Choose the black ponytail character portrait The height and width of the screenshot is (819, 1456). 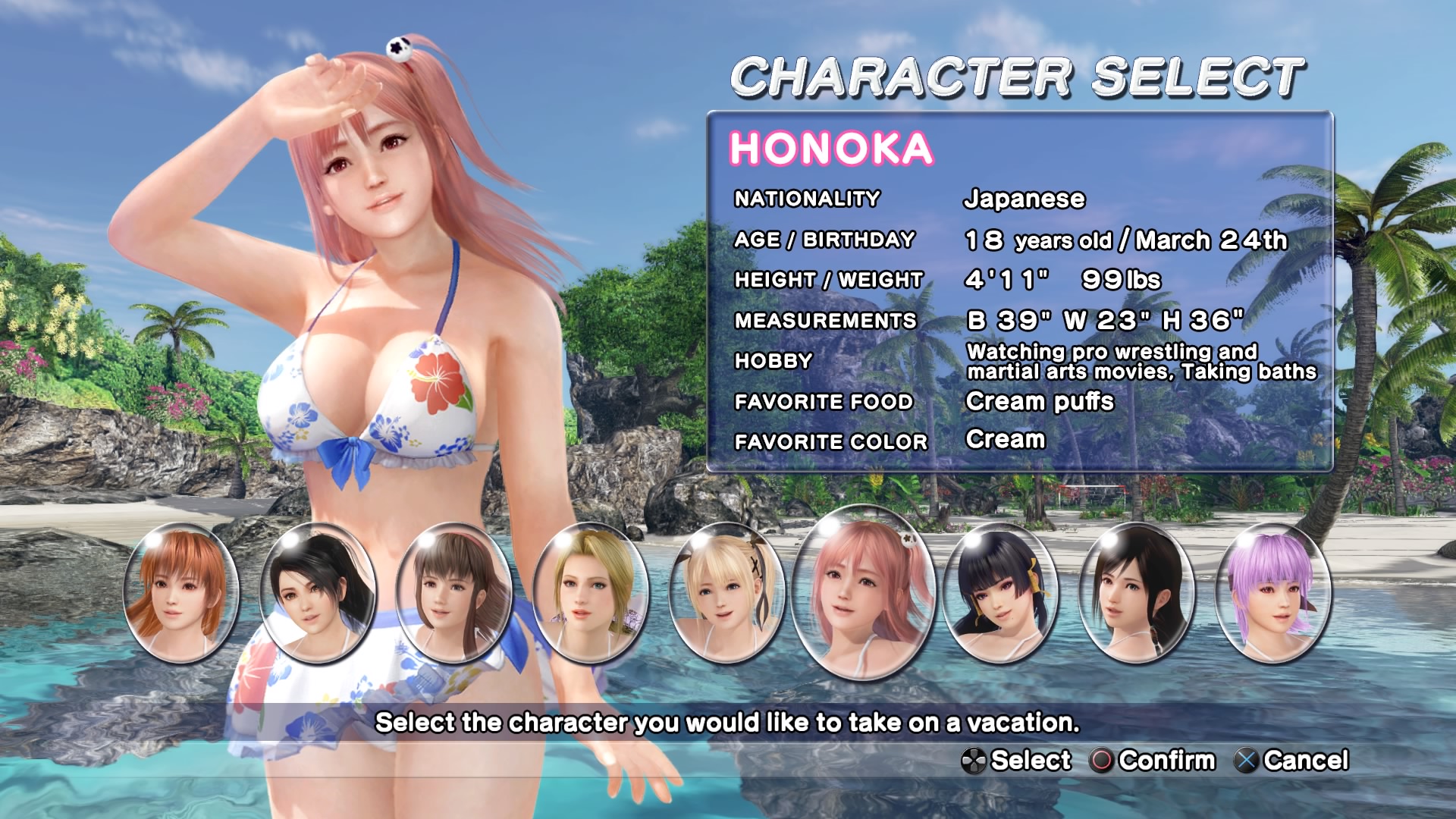[x=318, y=594]
